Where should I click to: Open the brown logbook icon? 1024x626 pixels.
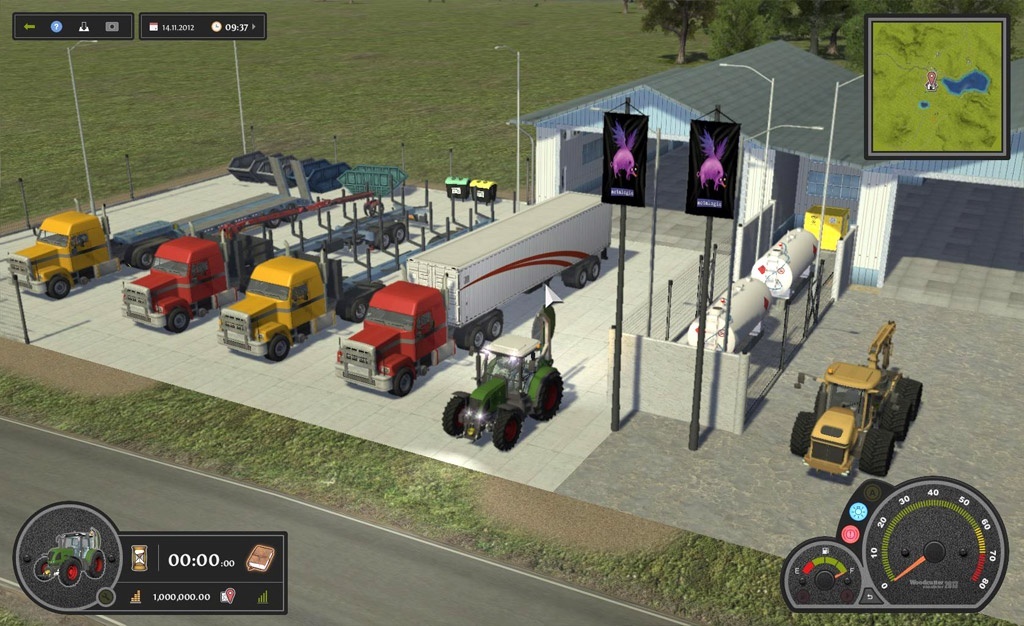tap(260, 558)
